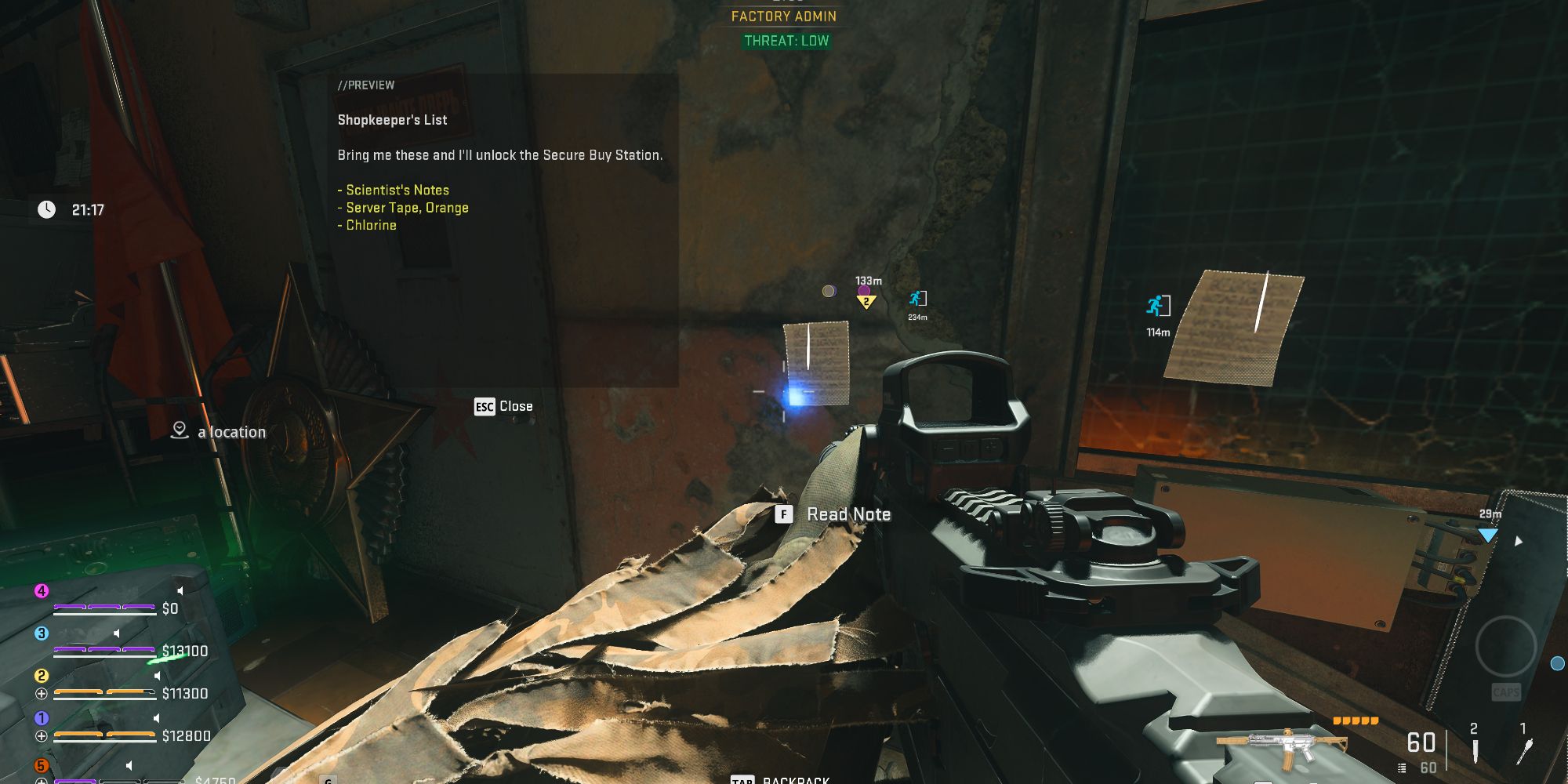The image size is (1568, 784).
Task: Click the yellow contract marker at 133m
Action: pos(865,300)
